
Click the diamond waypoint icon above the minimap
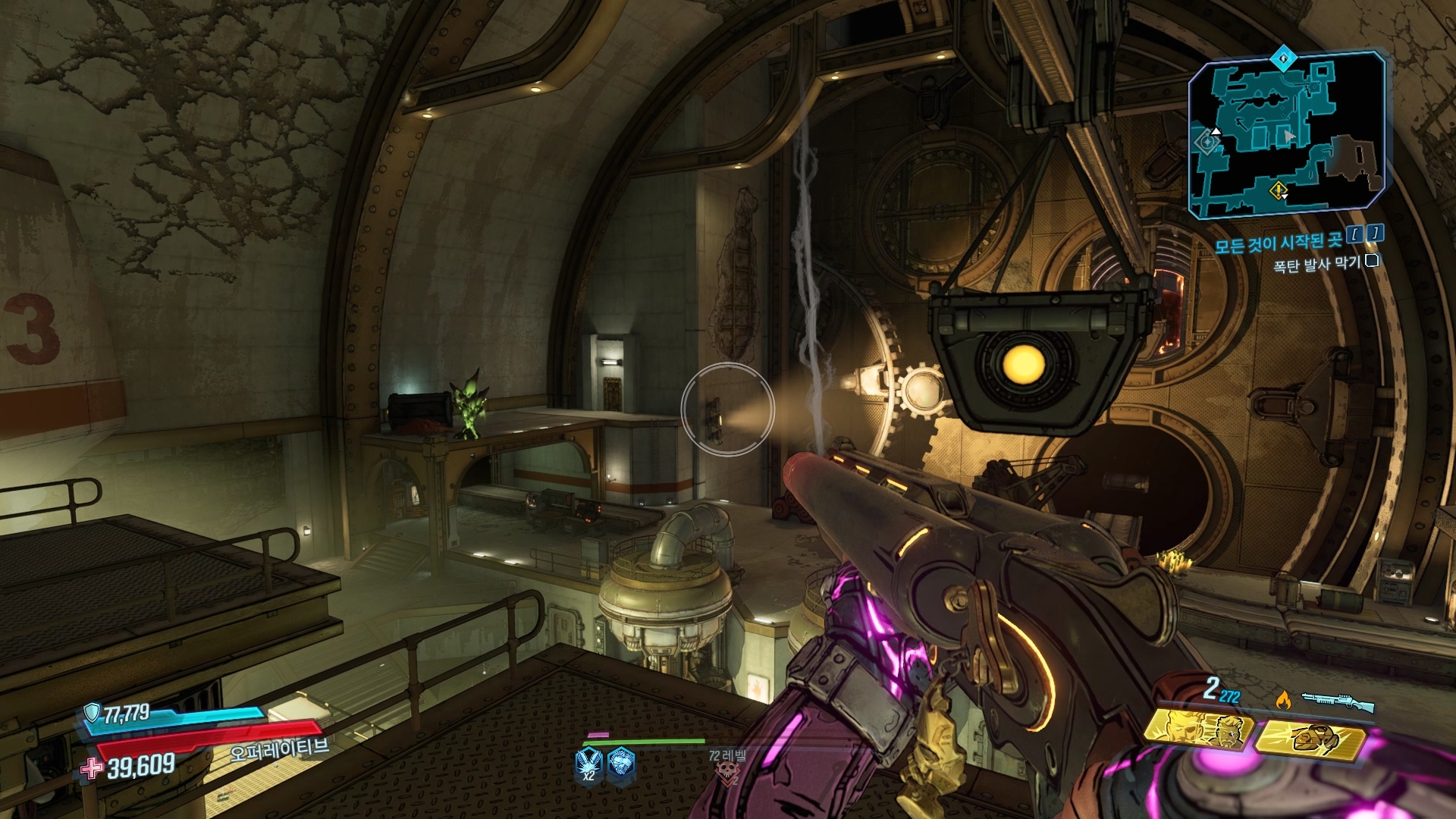click(x=1283, y=57)
